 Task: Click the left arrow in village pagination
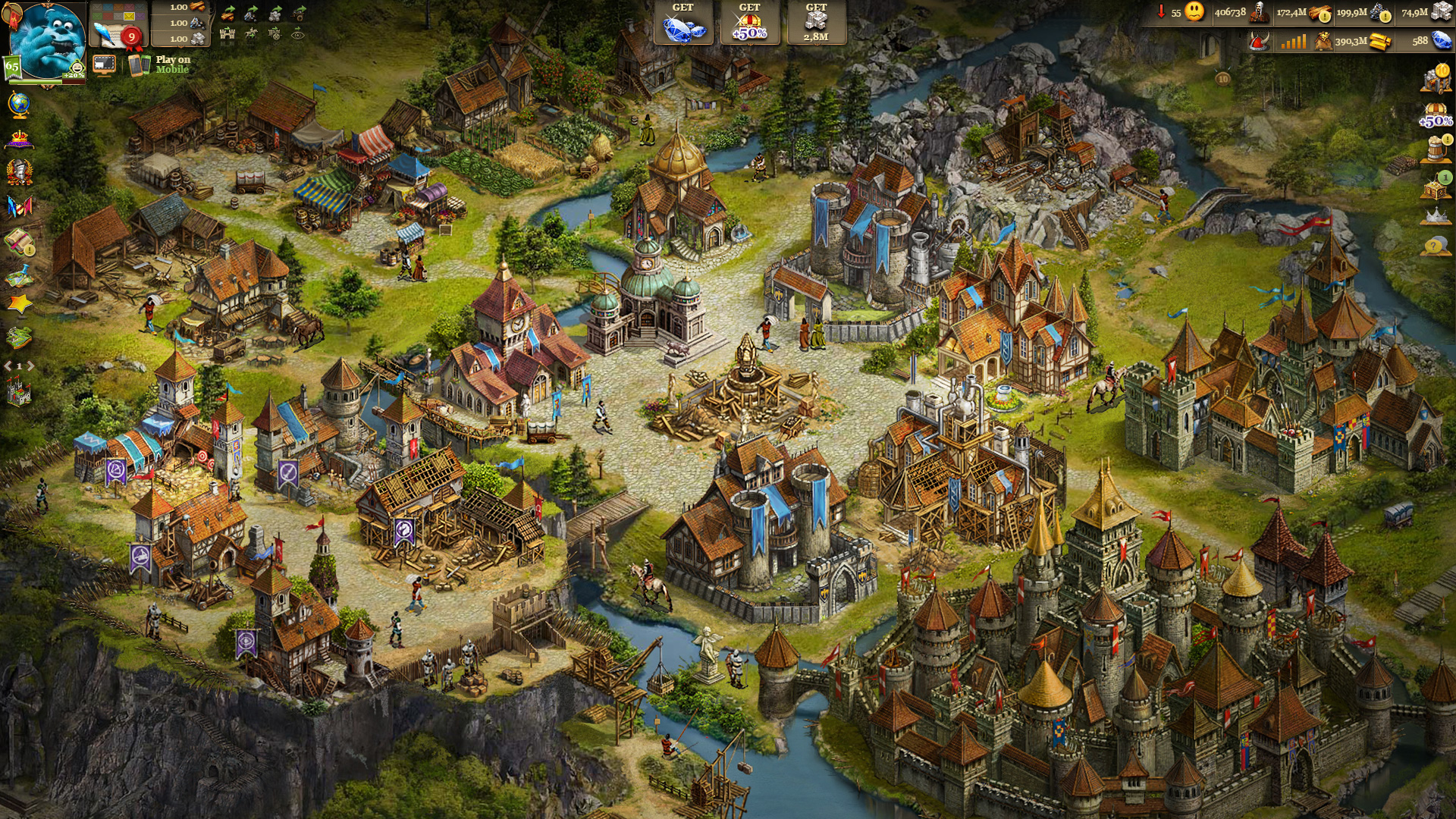[x=7, y=365]
